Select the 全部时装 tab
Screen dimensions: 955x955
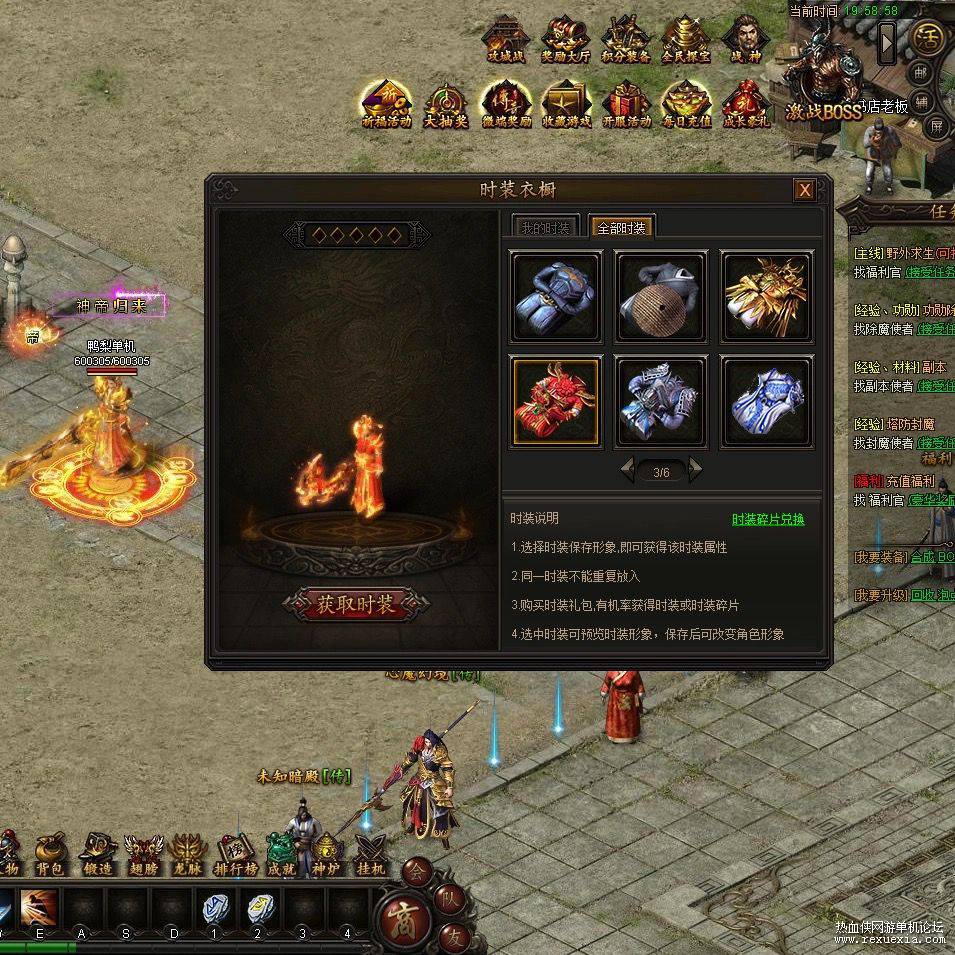pyautogui.click(x=621, y=228)
